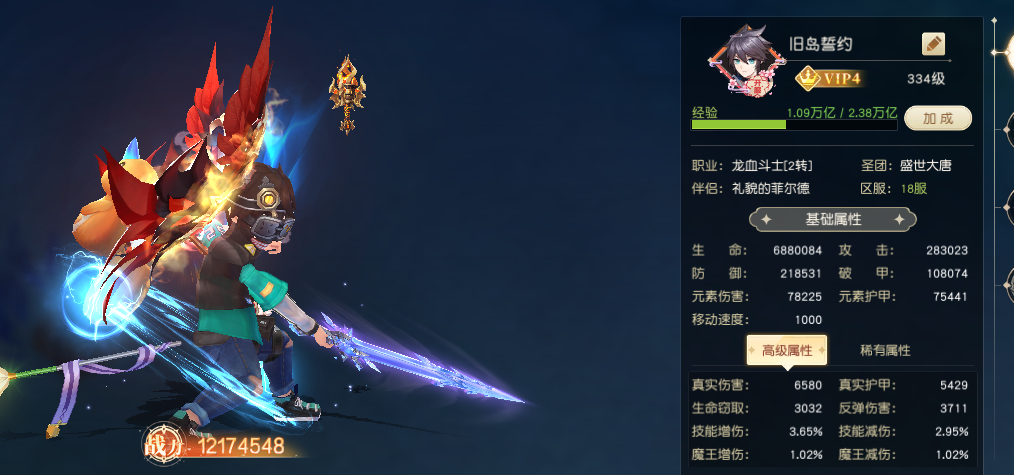Select the 高级属性 tab

(787, 350)
